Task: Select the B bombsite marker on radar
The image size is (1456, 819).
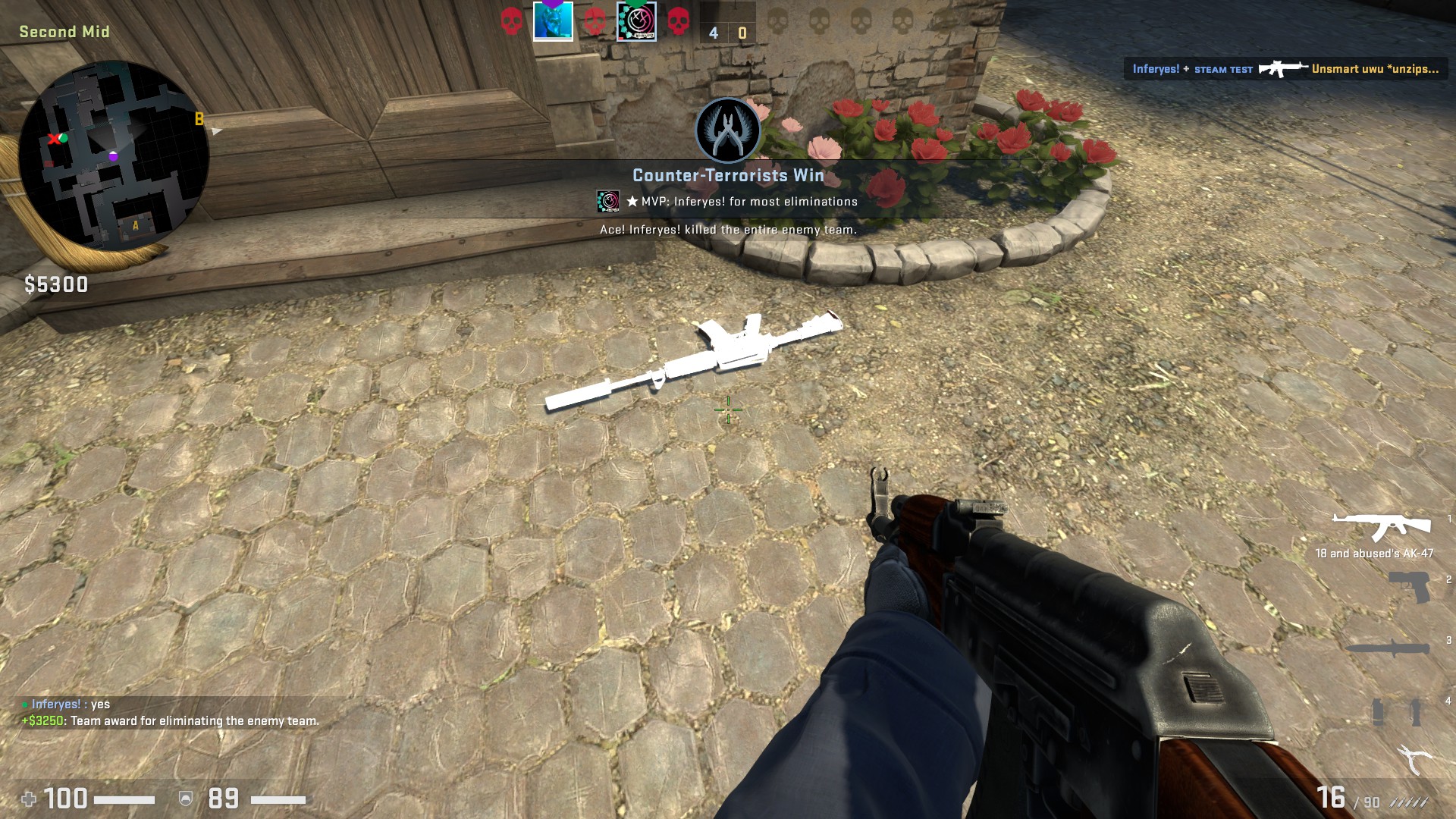Action: tap(199, 119)
